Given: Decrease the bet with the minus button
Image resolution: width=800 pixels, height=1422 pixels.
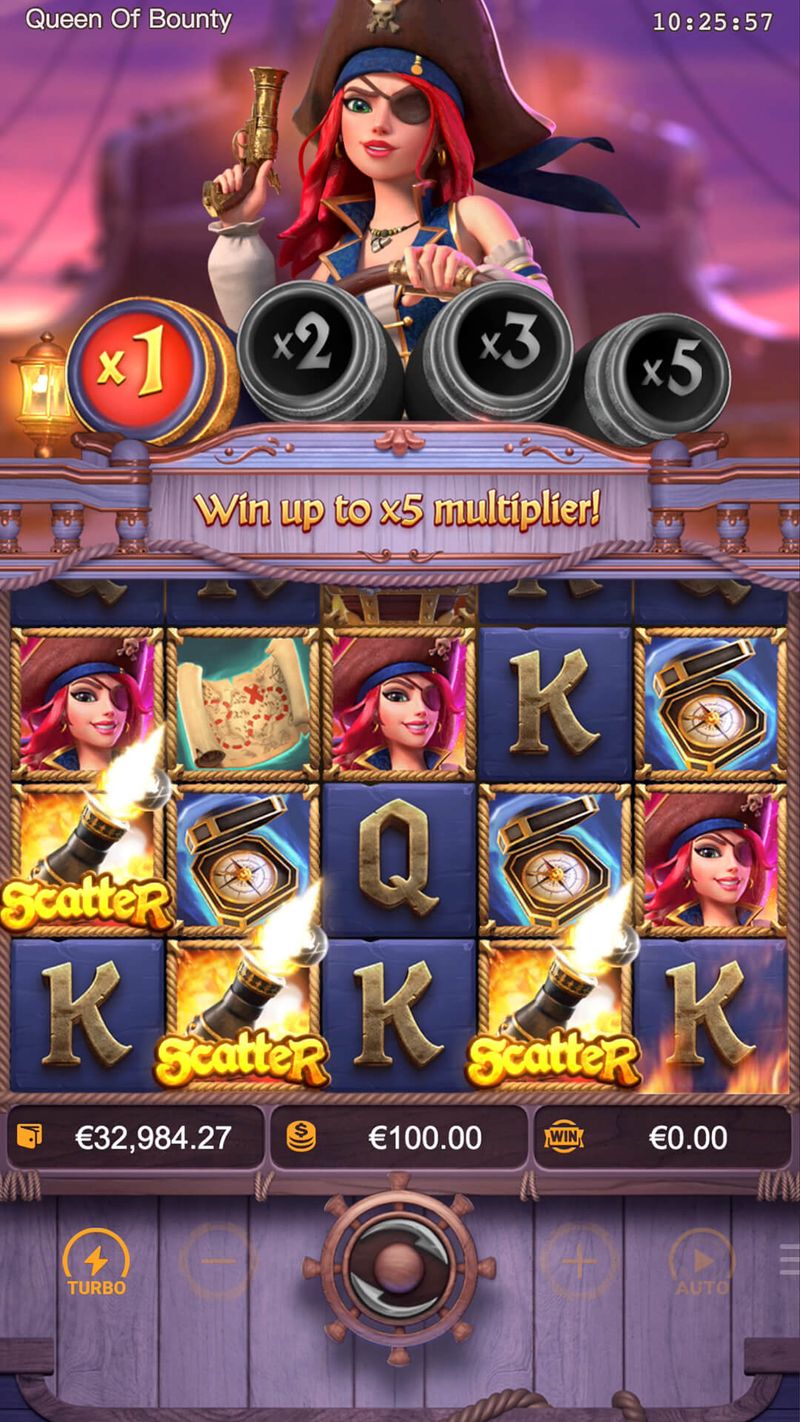Looking at the screenshot, I should pyautogui.click(x=217, y=1263).
